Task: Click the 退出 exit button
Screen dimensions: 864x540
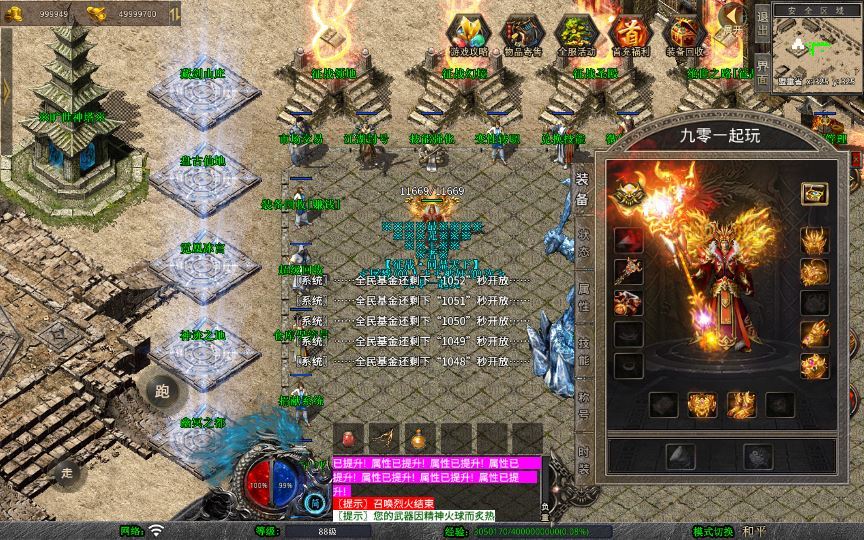Action: coord(763,21)
